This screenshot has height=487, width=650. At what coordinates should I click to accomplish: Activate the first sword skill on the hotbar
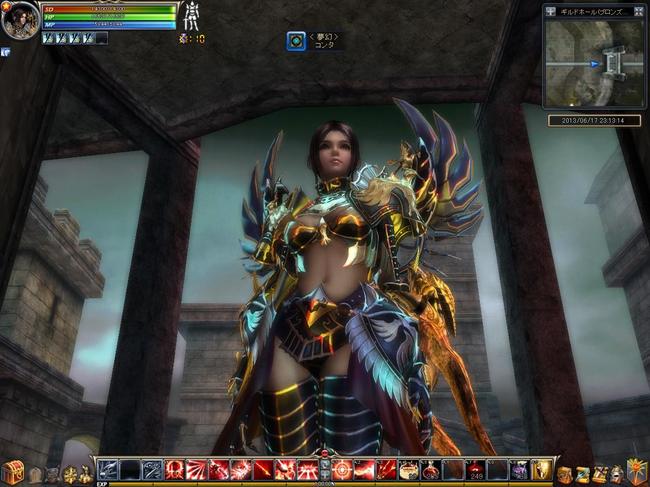[108, 469]
